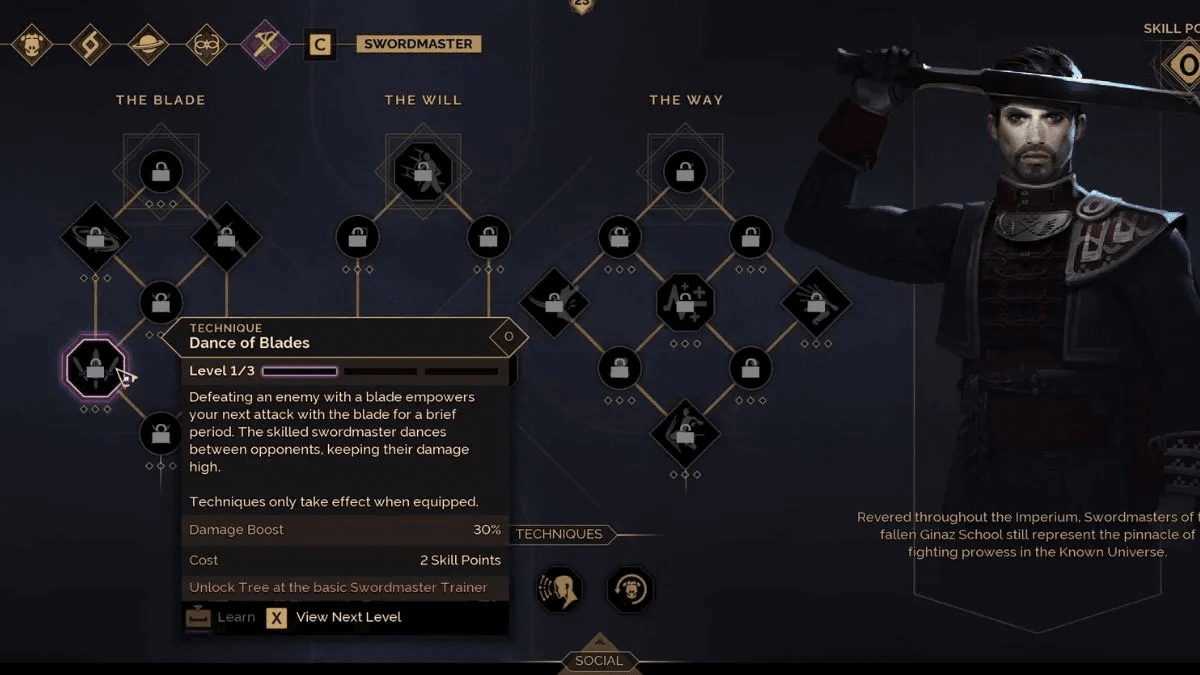Select the top locked node of The Way tree
This screenshot has height=675, width=1200.
tap(685, 172)
